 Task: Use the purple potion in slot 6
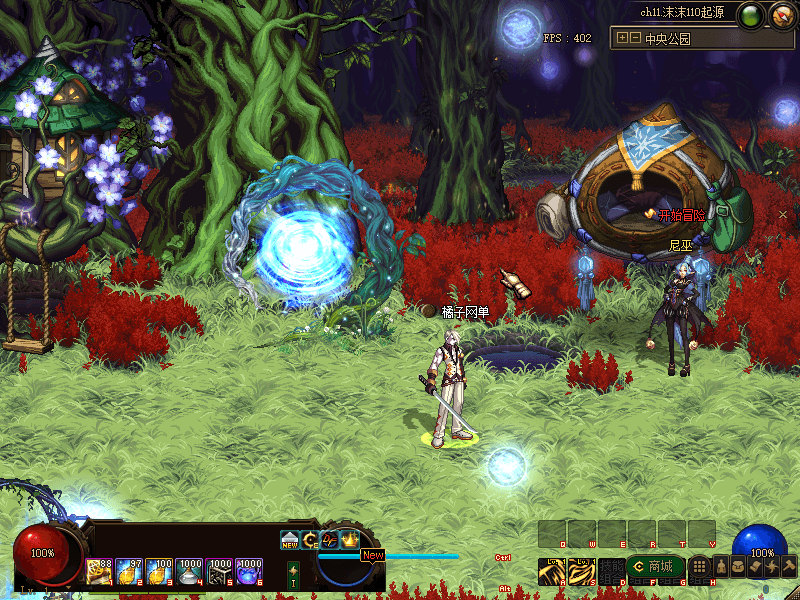(249, 571)
